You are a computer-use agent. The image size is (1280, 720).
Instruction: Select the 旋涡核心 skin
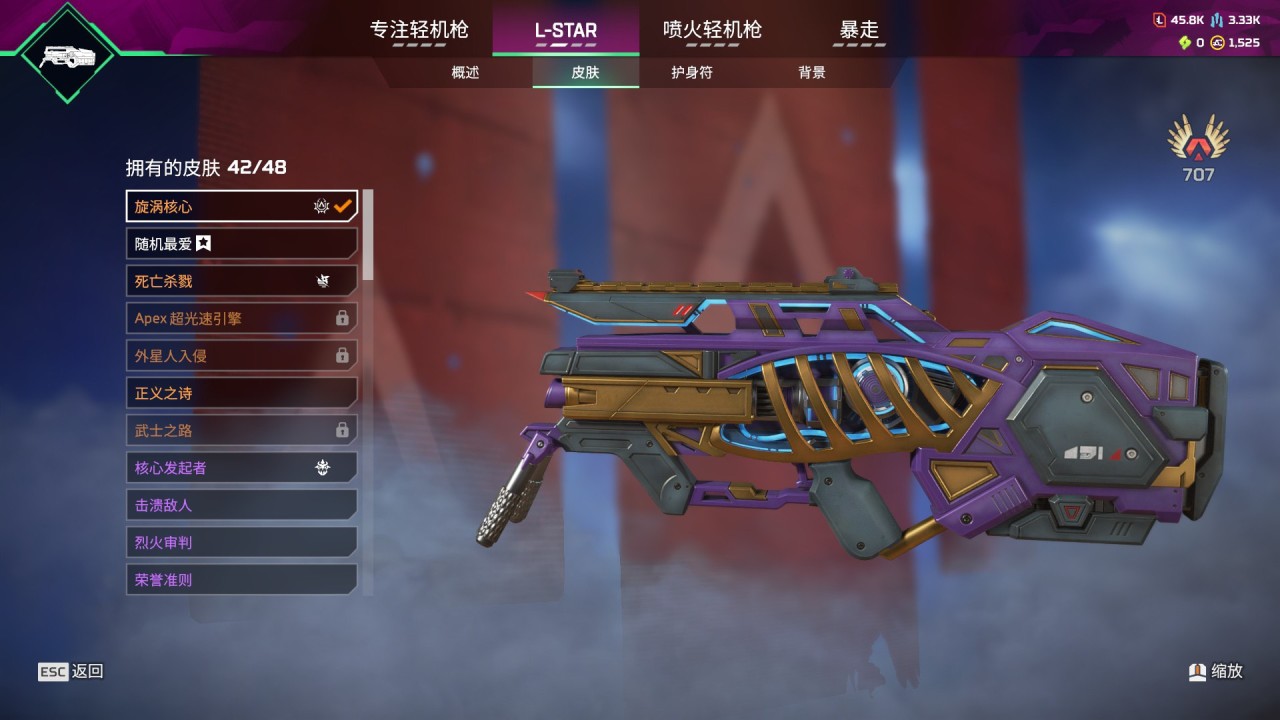tap(241, 206)
